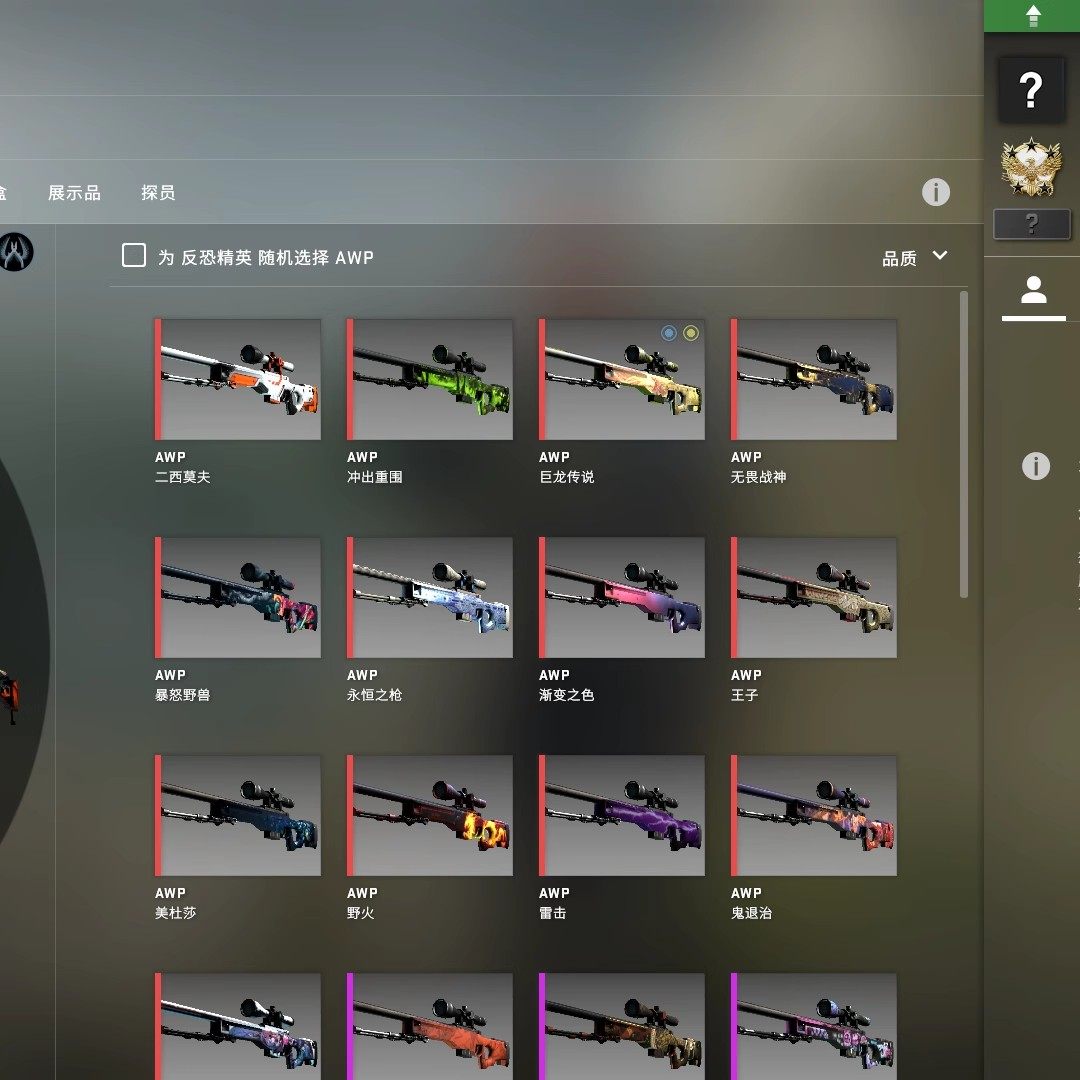Open the 品质 sort dropdown
This screenshot has height=1080, width=1080.
coord(914,258)
